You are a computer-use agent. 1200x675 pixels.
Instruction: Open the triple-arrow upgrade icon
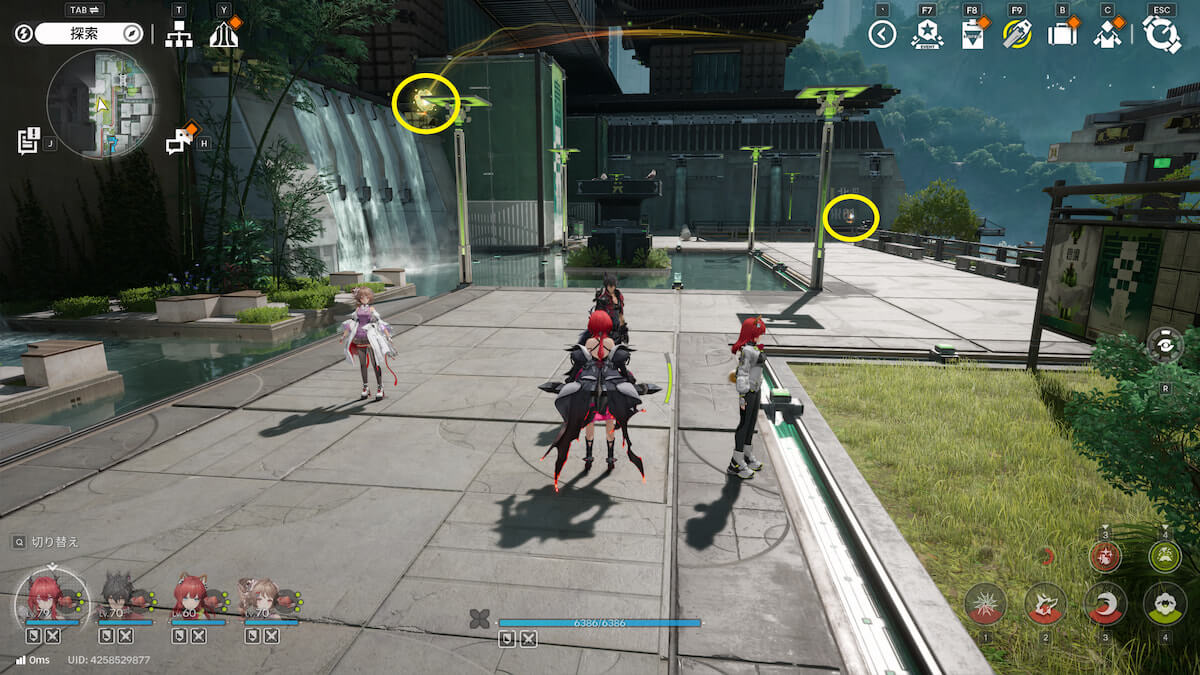tap(224, 34)
